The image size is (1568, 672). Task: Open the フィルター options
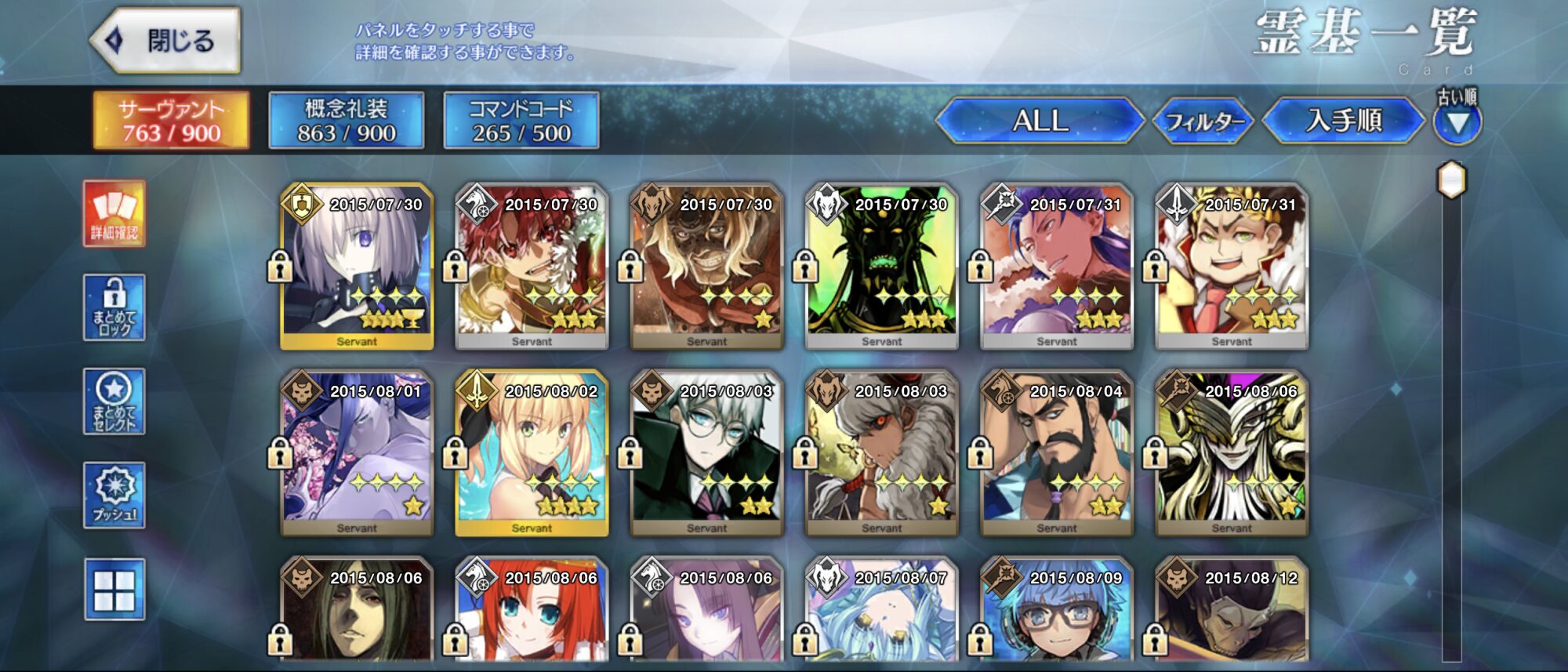[1204, 122]
